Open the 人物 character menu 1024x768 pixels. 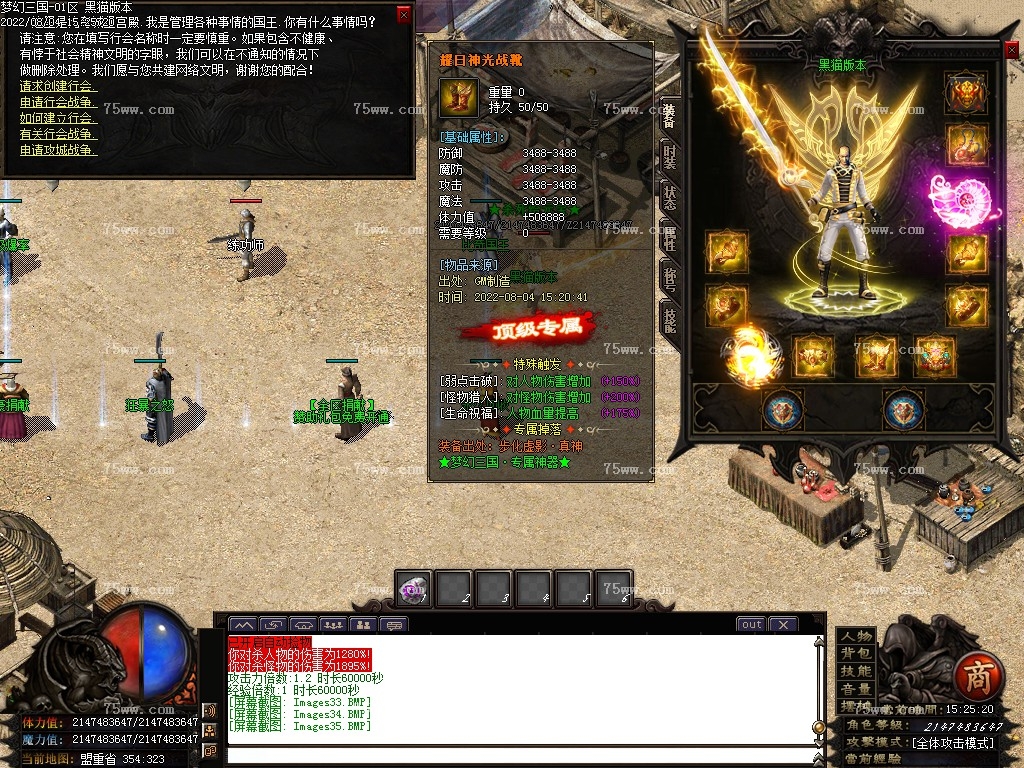(x=855, y=637)
